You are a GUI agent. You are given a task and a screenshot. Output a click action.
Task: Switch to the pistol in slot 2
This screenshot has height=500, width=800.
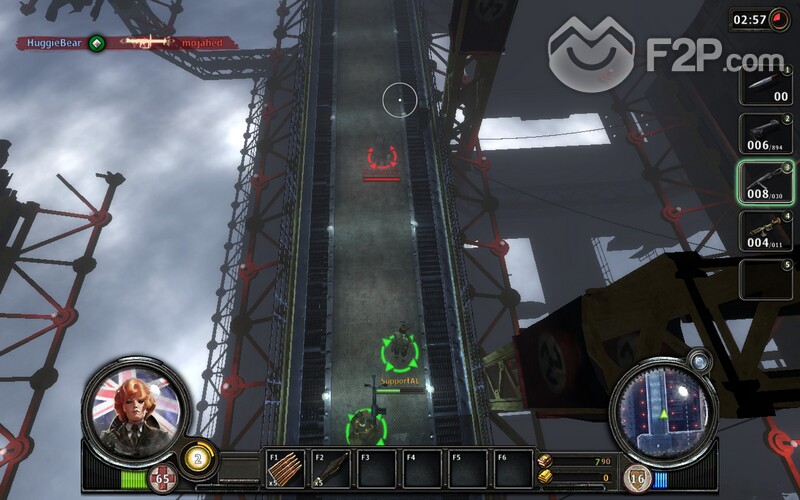coord(766,133)
